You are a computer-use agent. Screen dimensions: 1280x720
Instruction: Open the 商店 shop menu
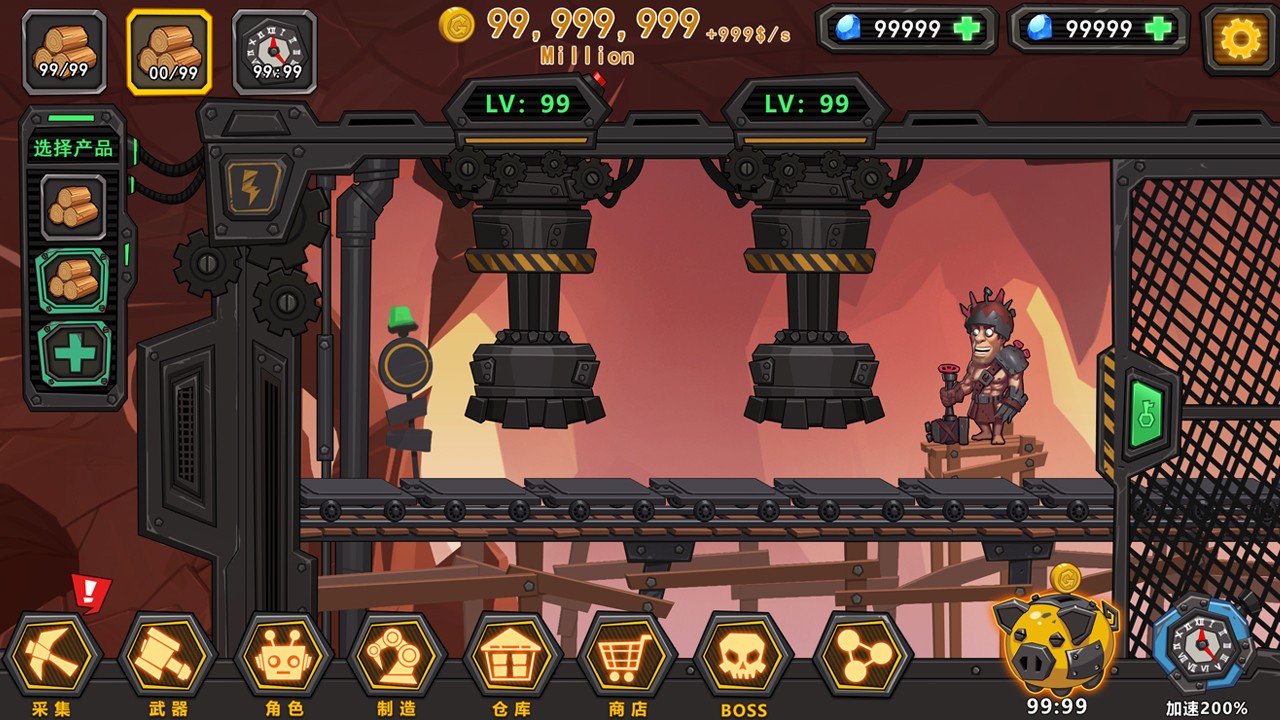tap(628, 656)
